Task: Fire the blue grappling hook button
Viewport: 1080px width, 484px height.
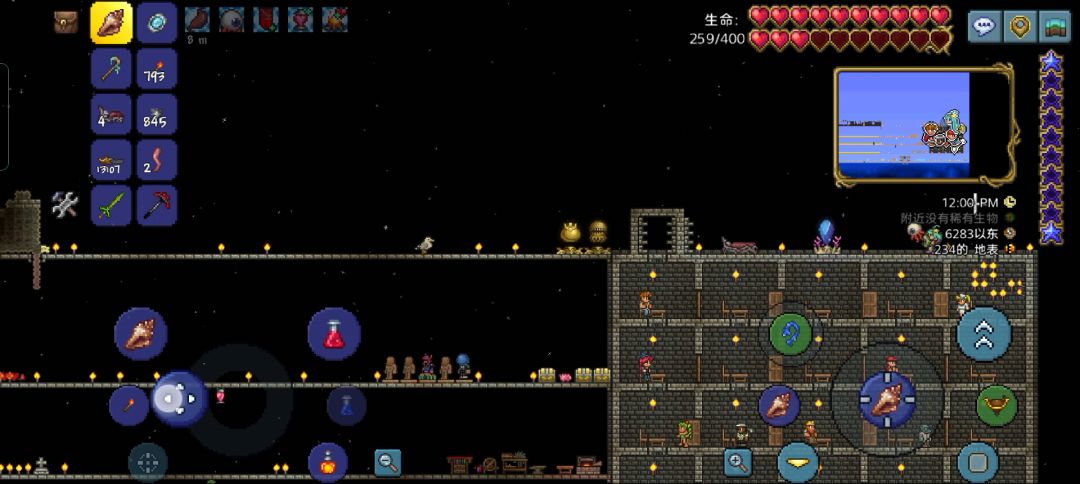Action: pos(790,333)
